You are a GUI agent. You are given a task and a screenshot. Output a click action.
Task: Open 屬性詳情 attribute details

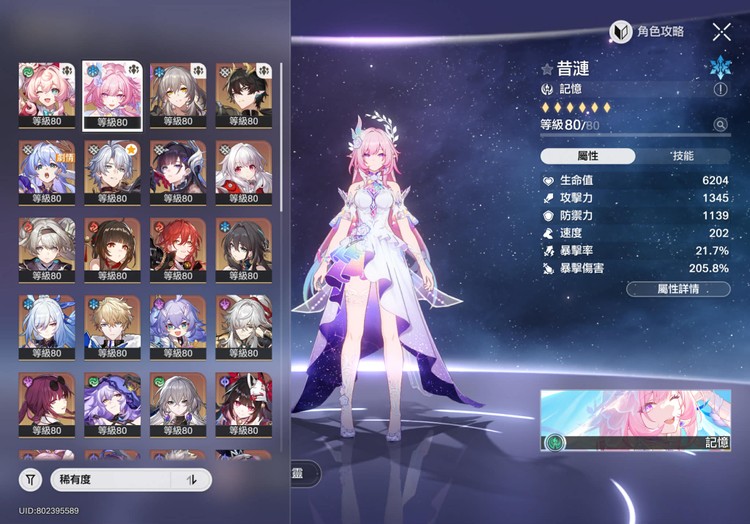pyautogui.click(x=678, y=289)
